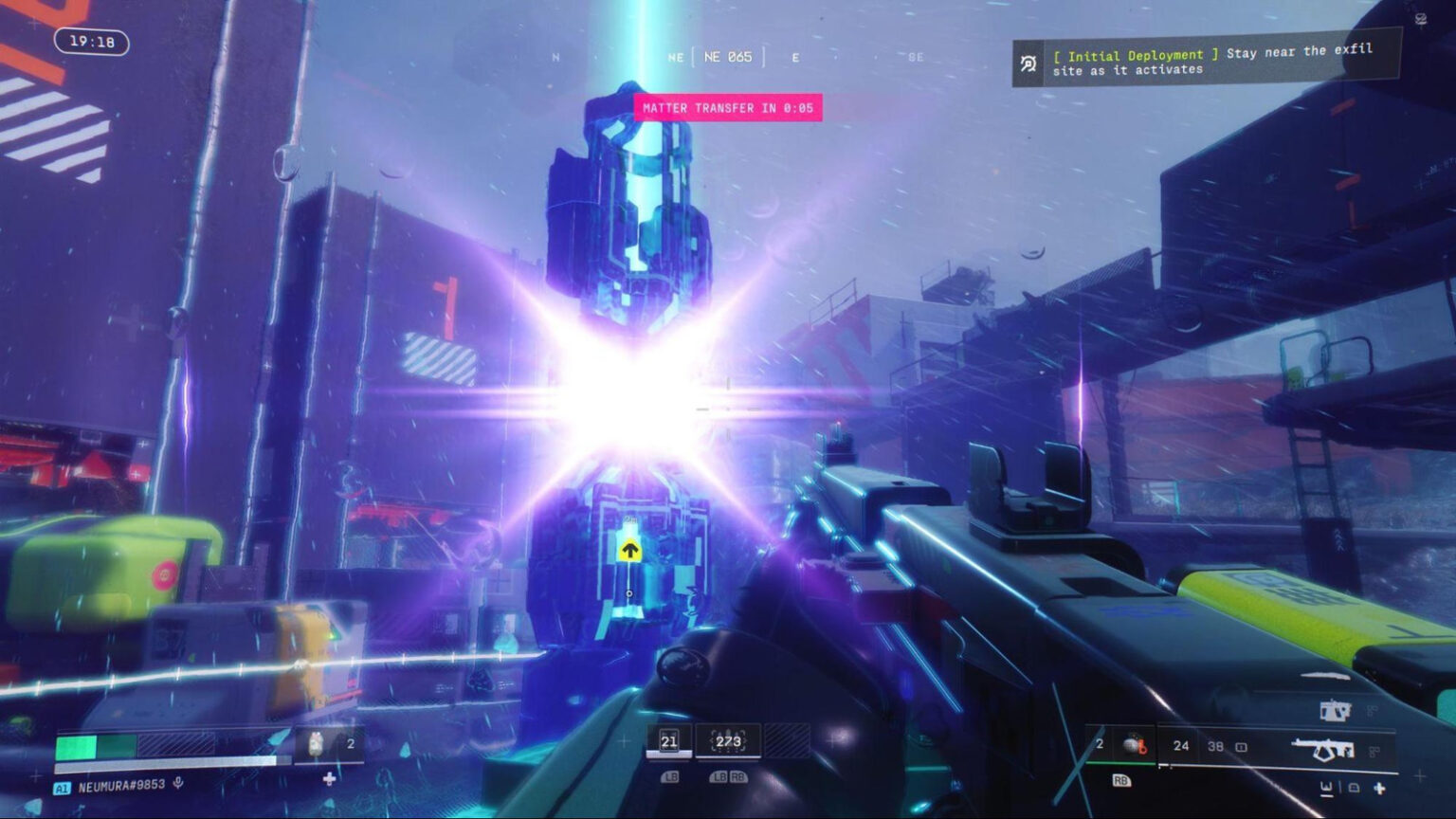The height and width of the screenshot is (819, 1456).
Task: Activate the ability slot showing 21
Action: point(668,741)
